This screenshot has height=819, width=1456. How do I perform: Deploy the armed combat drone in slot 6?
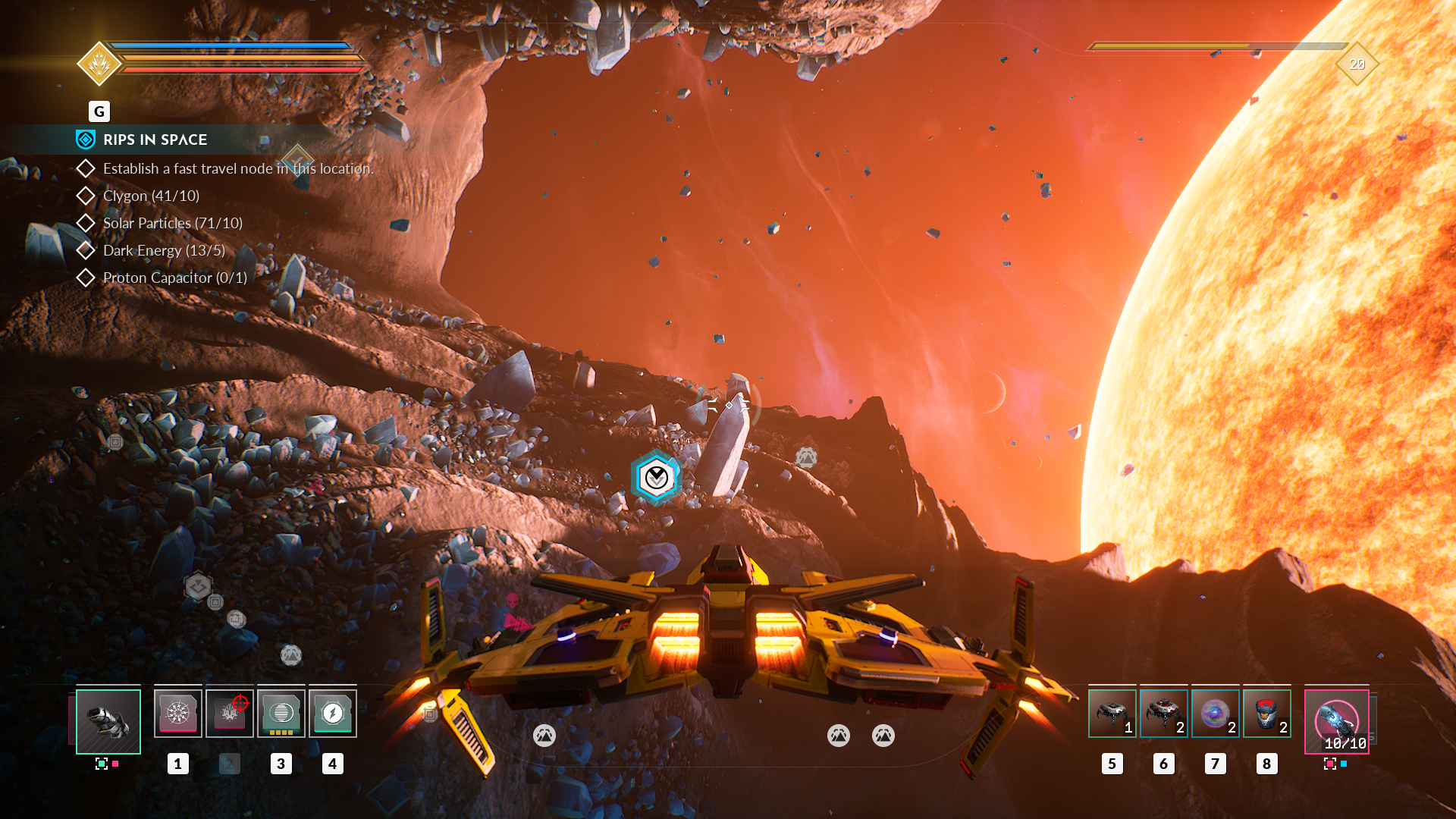pyautogui.click(x=1164, y=713)
